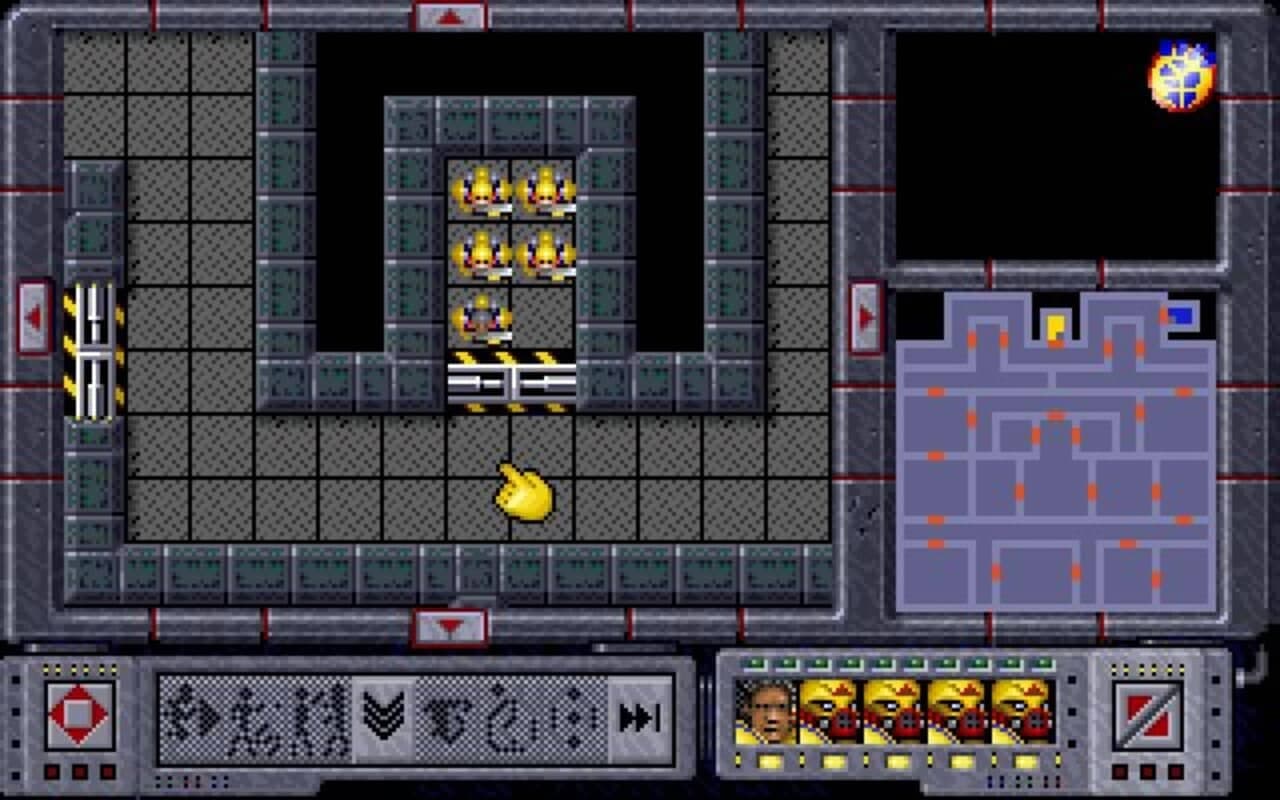Click a green indicator light above the portraits

pyautogui.click(x=756, y=662)
